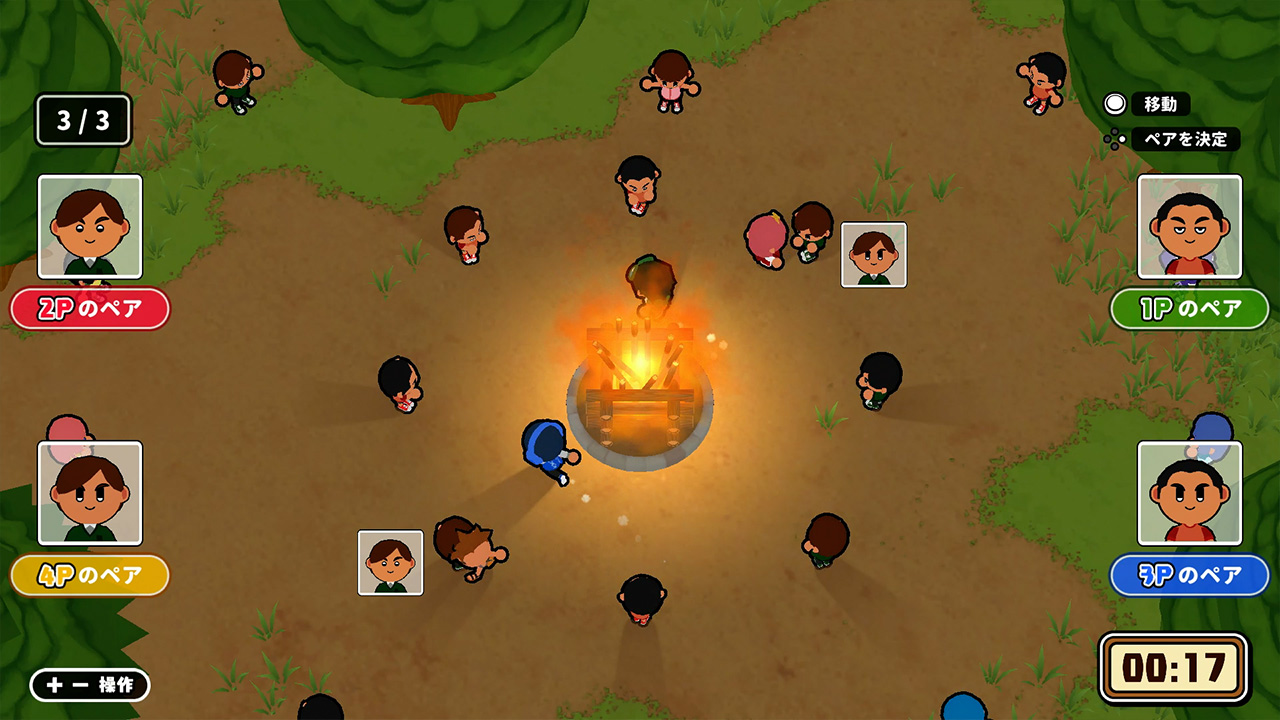Screen dimensions: 1280x720
Task: Select the 4P pair character portrait
Action: (89, 493)
